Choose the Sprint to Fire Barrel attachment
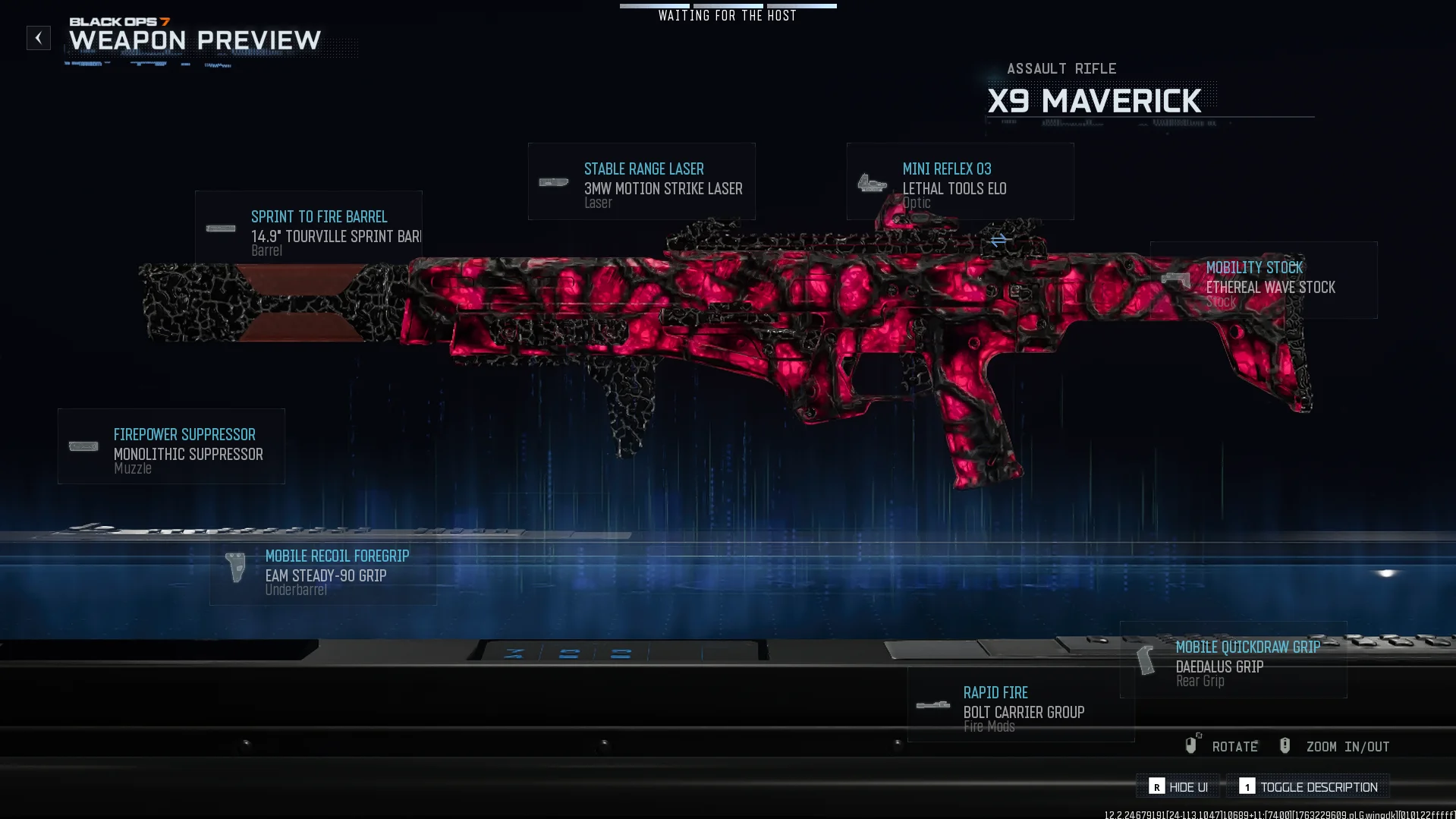 (309, 228)
